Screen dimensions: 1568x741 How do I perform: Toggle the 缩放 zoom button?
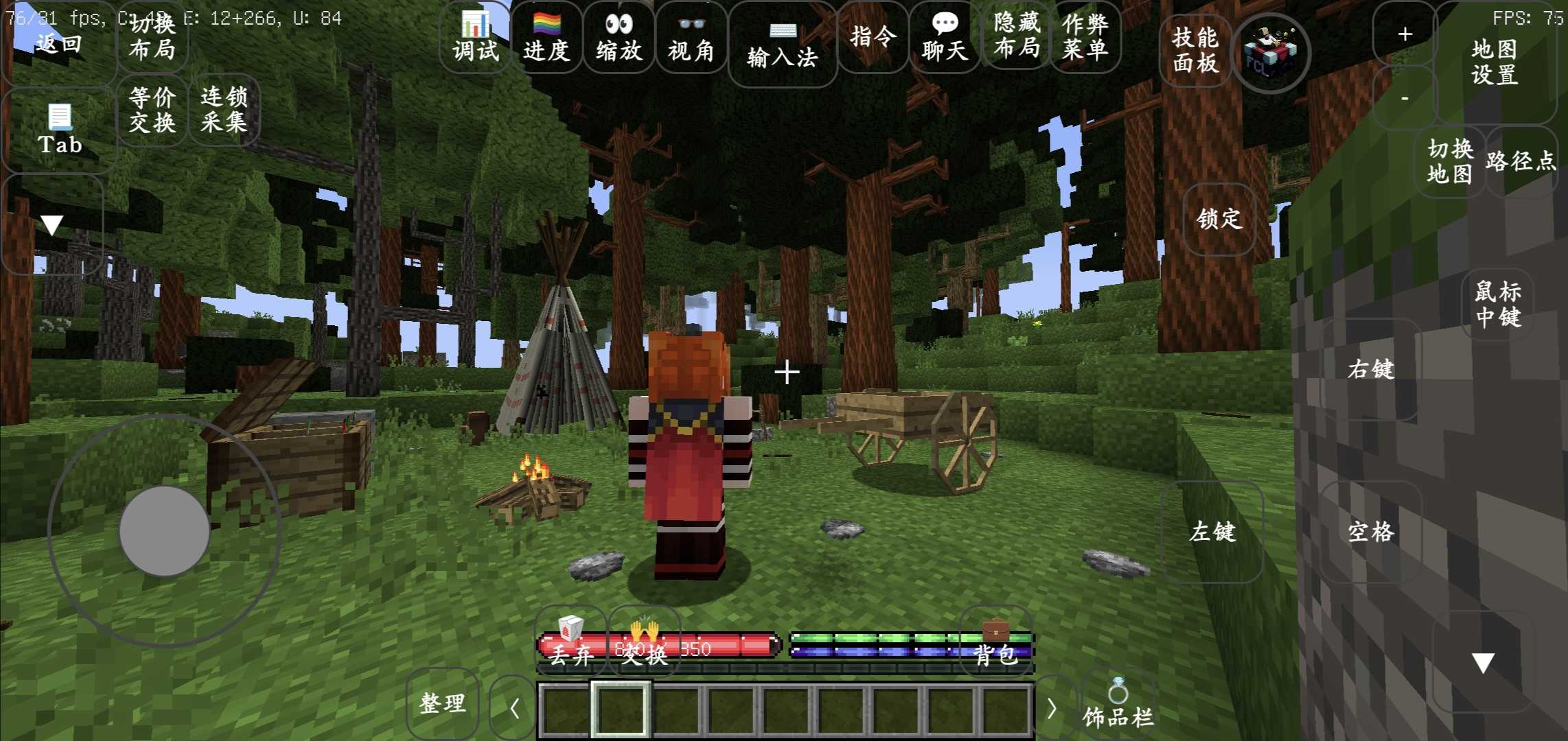click(619, 38)
